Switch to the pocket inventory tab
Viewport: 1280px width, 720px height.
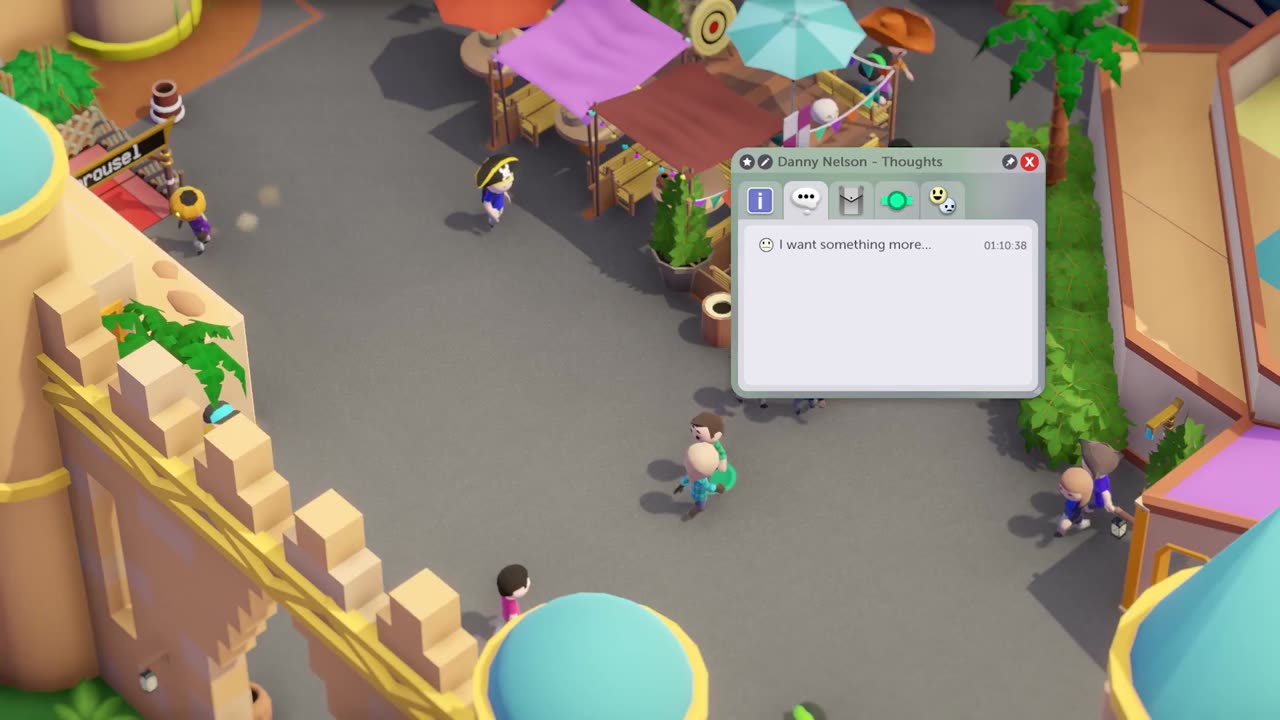850,201
